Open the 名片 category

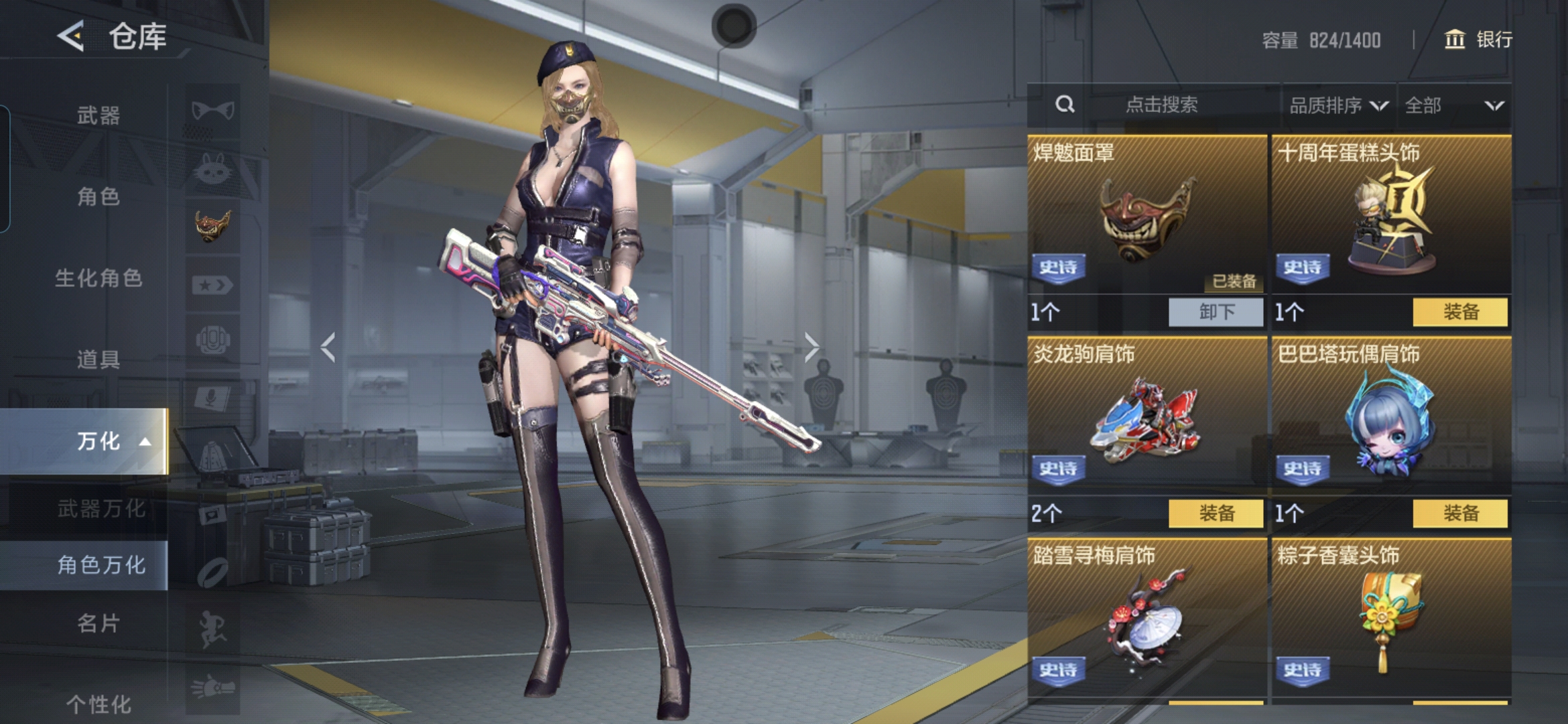pyautogui.click(x=98, y=623)
